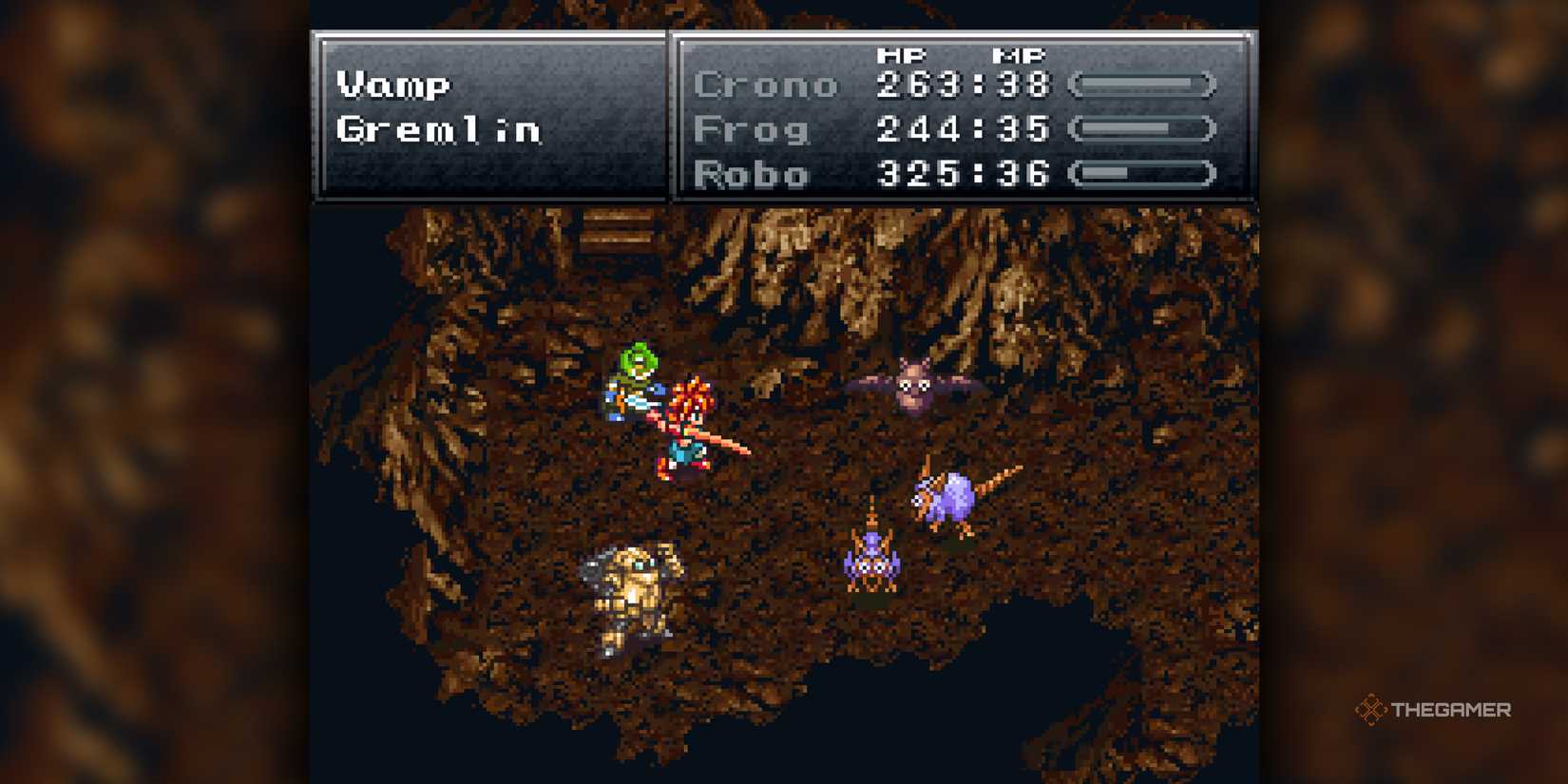Click Robo's MP value 36
The height and width of the screenshot is (784, 1568).
[1024, 175]
